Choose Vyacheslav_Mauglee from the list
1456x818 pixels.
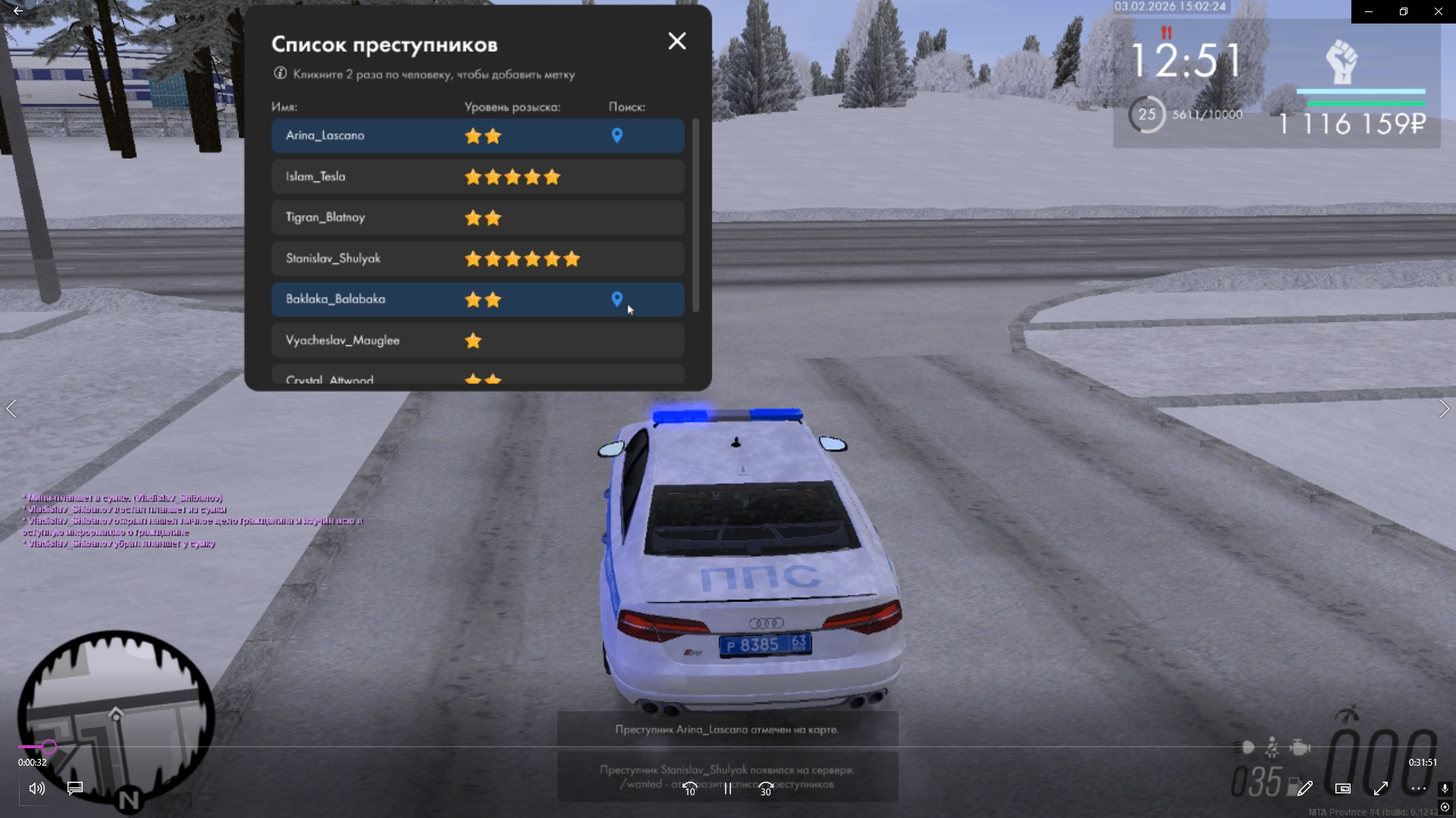click(342, 340)
